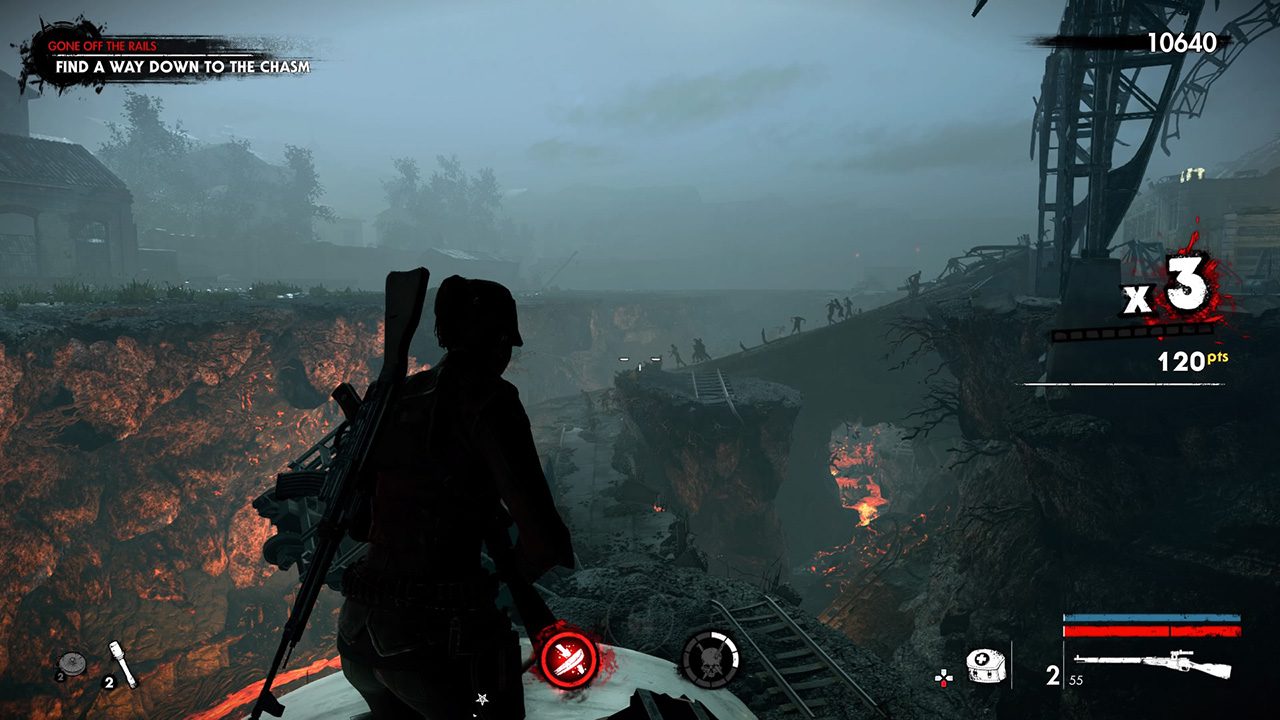Select the scoped sniper rifle weapon icon
The image size is (1280, 720).
[1154, 664]
